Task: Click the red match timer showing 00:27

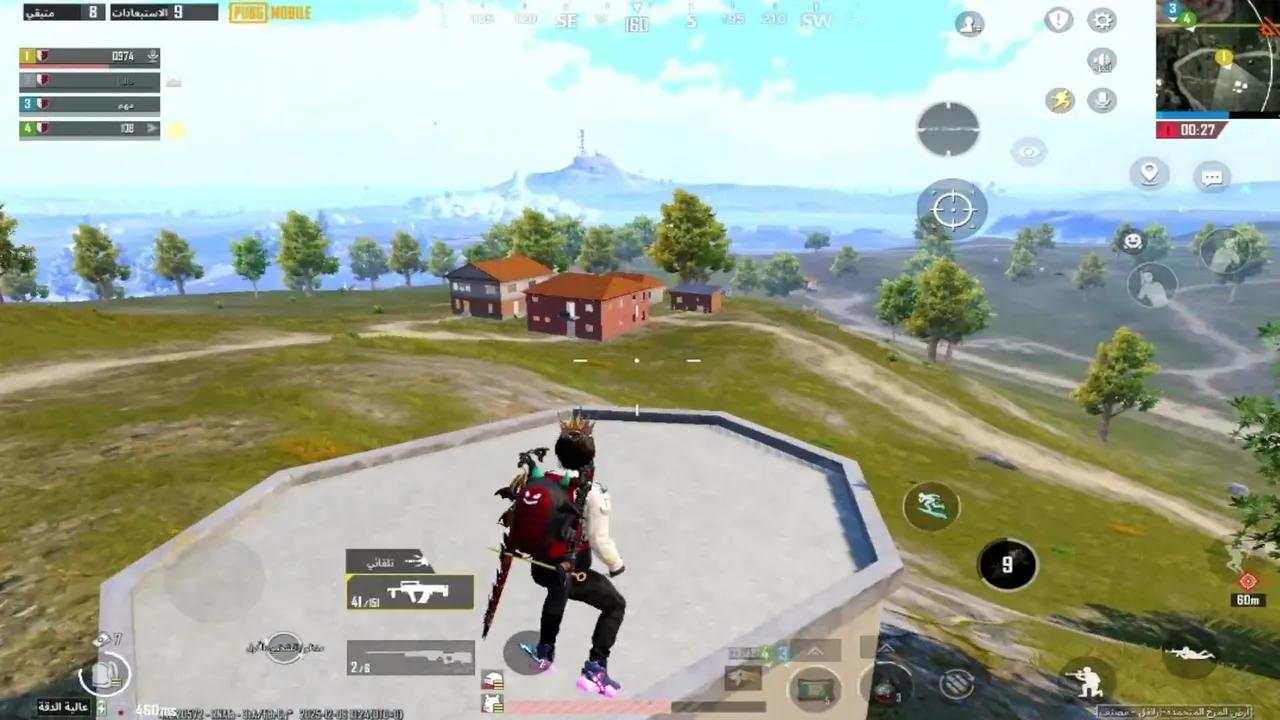Action: tap(1195, 129)
